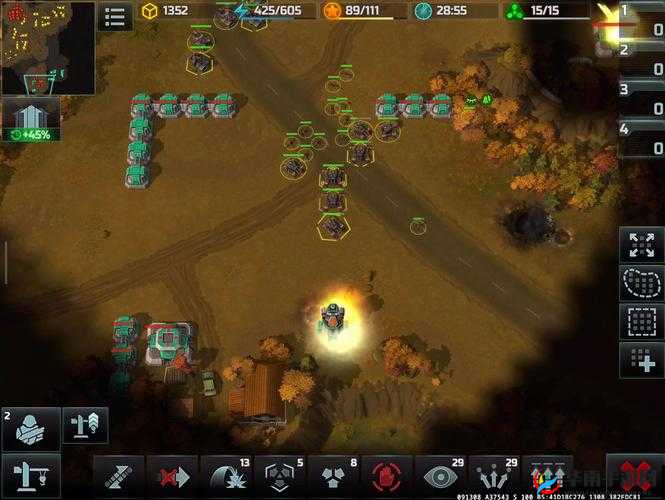This screenshot has height=500, width=665.
Task: Click on the minimap
Action: tap(47, 47)
